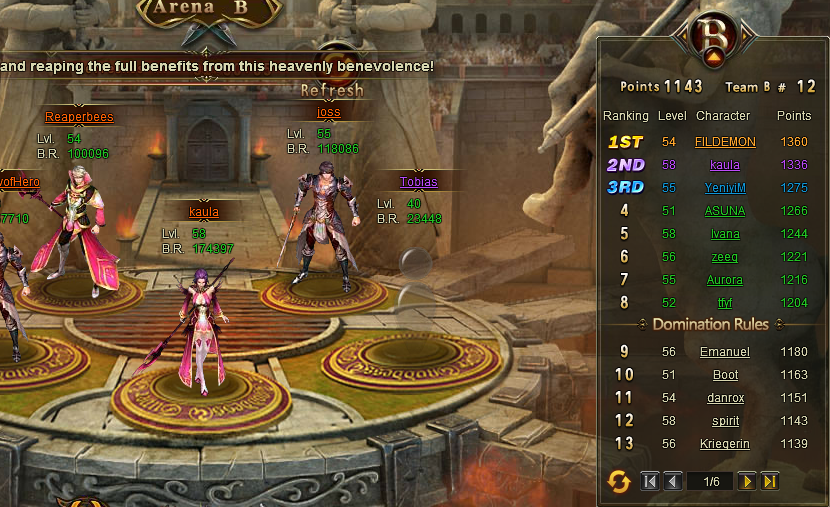Click spirit's name in the ranking

click(x=725, y=421)
